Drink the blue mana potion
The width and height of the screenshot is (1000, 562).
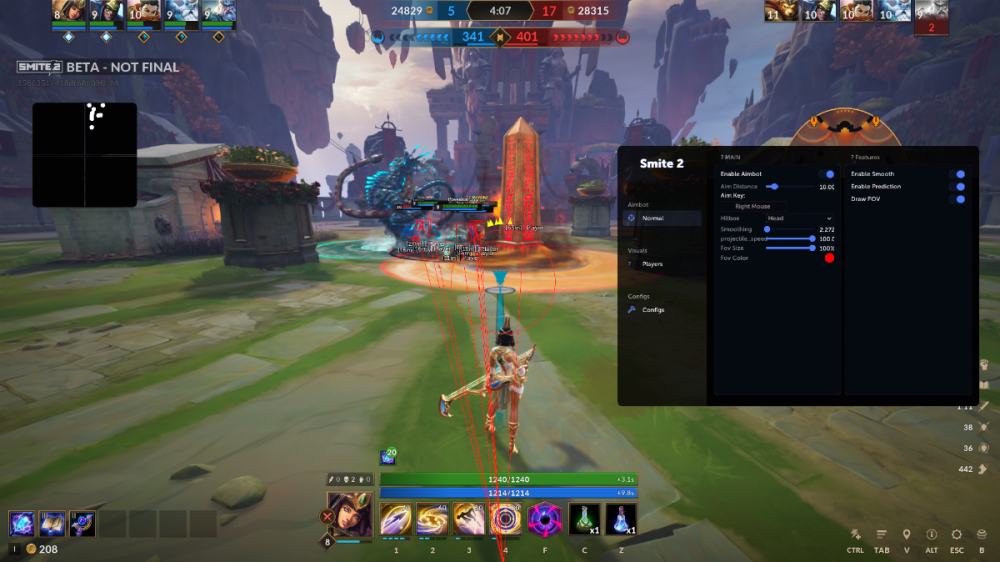[621, 519]
